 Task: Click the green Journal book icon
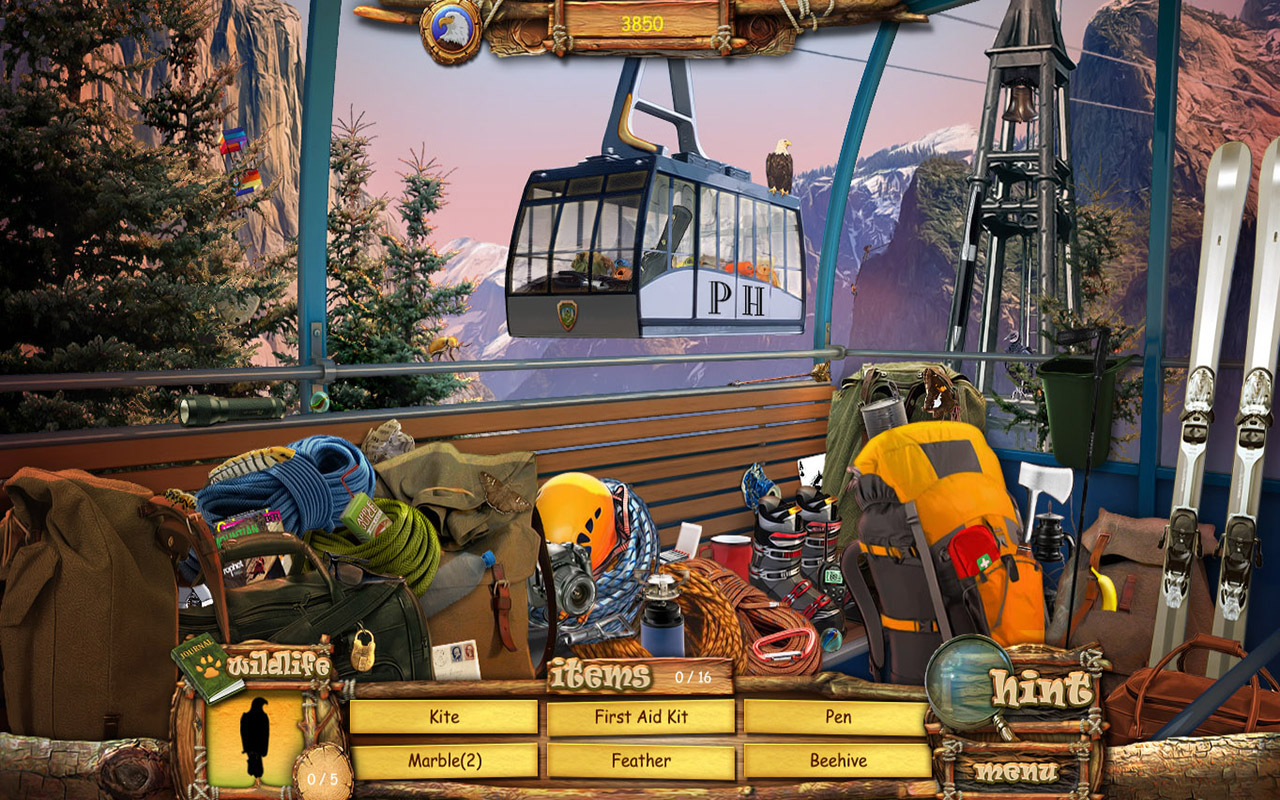click(x=197, y=686)
